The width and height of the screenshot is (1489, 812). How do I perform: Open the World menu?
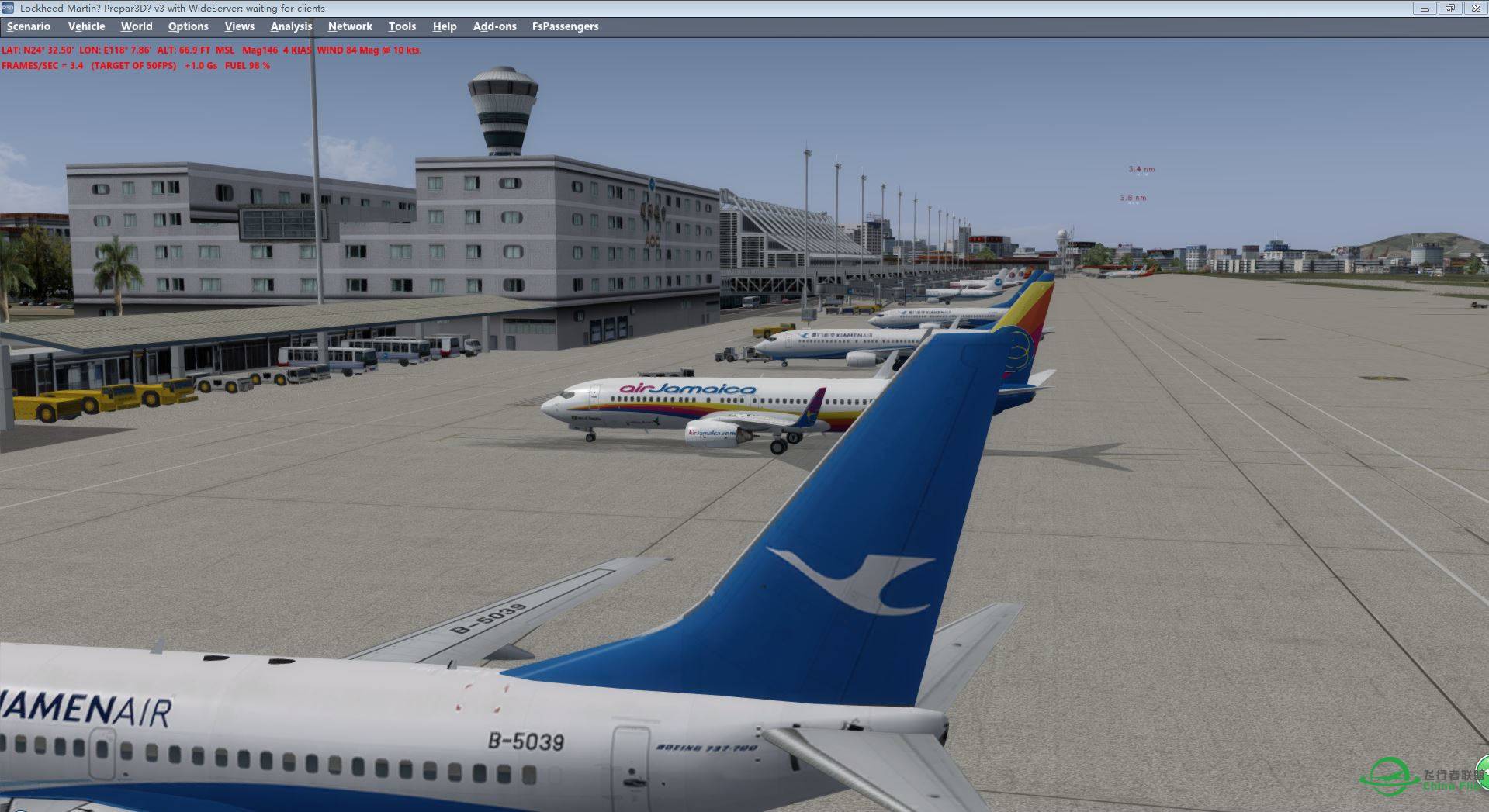137,26
